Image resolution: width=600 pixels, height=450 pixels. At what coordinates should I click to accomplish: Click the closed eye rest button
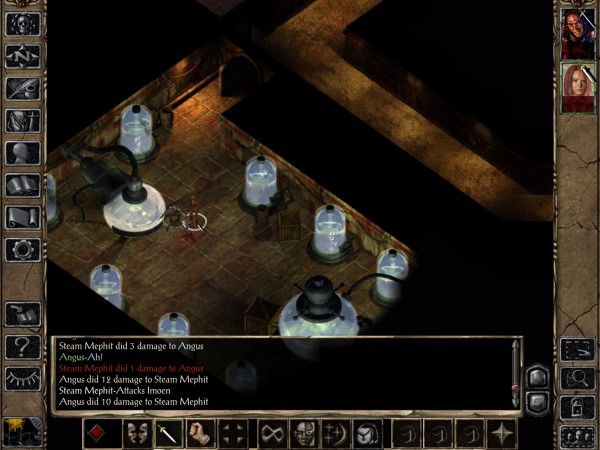[23, 379]
